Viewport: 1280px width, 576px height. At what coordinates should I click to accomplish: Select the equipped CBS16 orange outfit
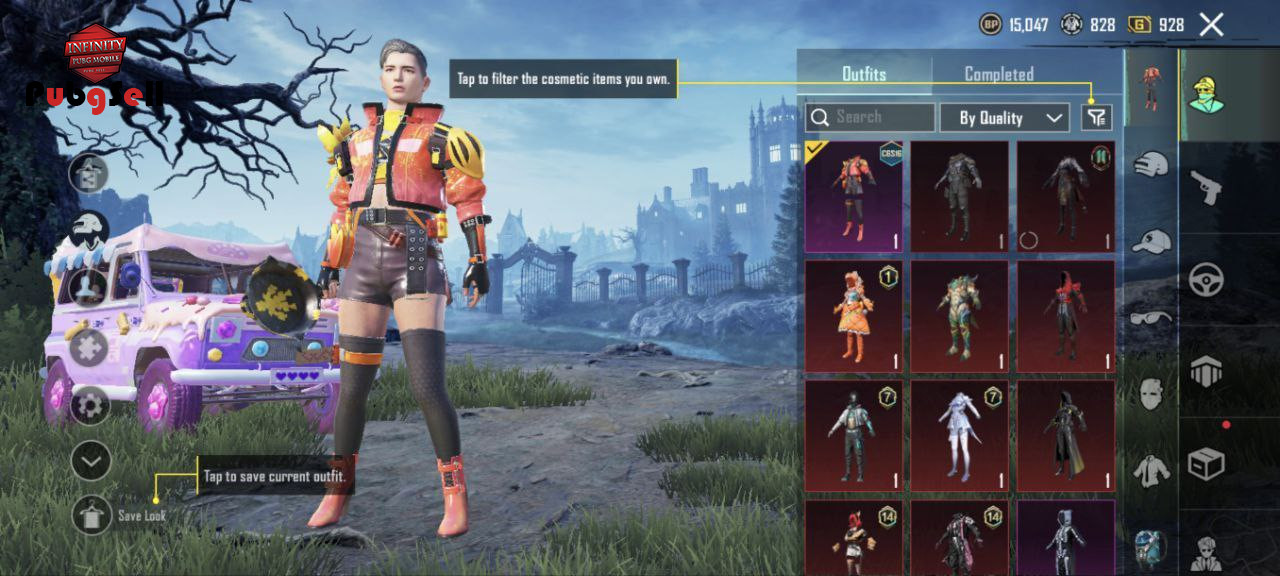(854, 196)
